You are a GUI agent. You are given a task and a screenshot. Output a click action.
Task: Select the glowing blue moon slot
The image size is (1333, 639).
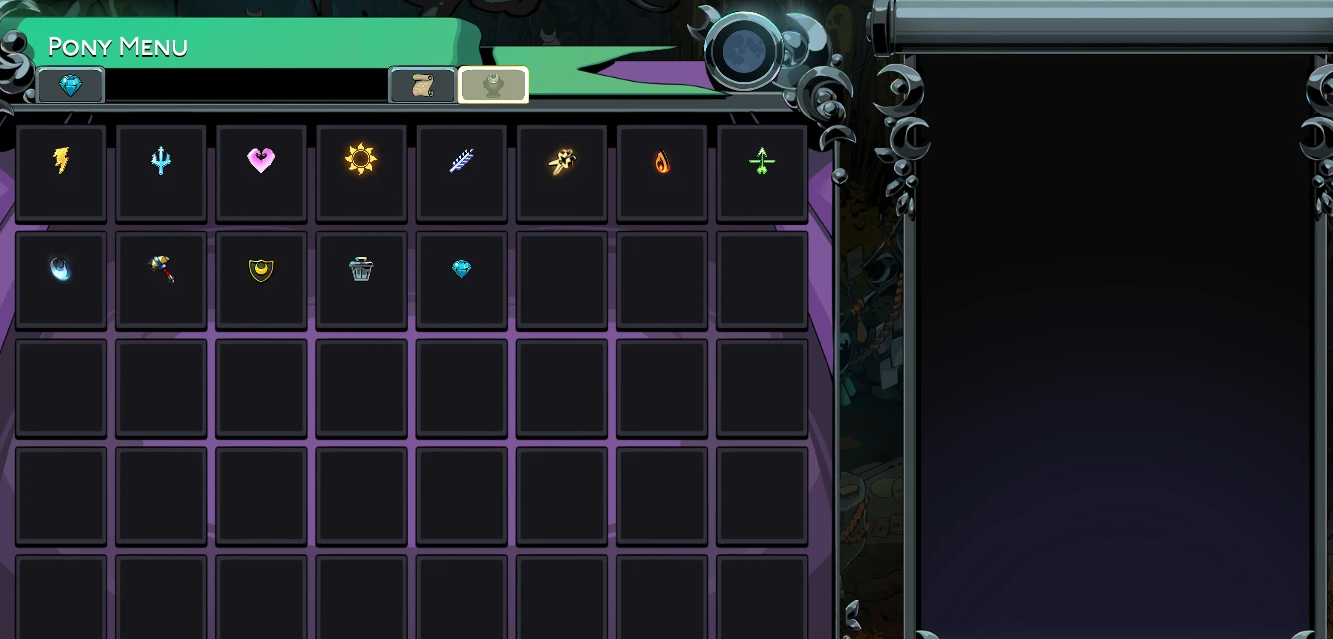coord(61,269)
